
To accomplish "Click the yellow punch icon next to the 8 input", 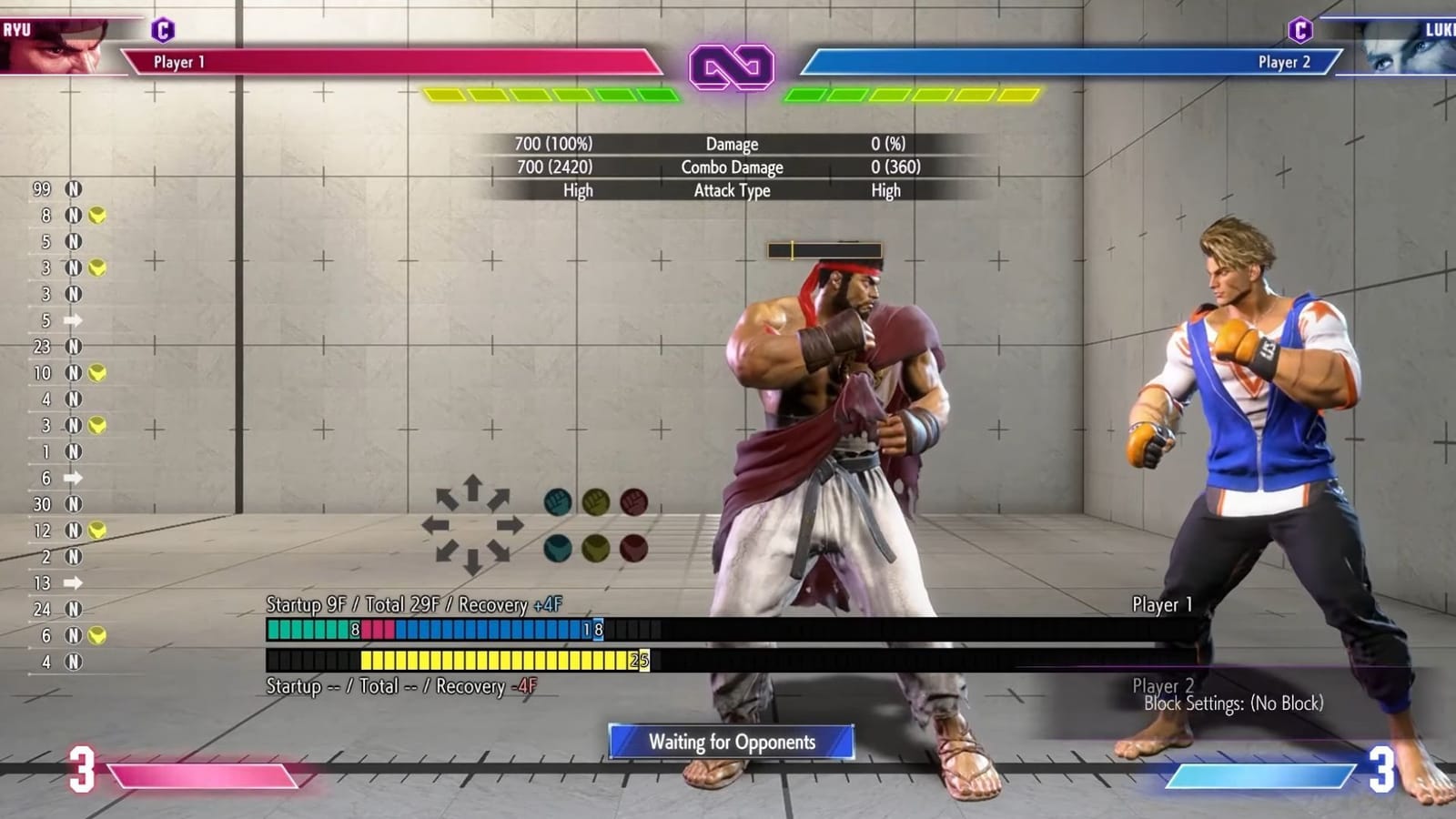I will point(96,217).
